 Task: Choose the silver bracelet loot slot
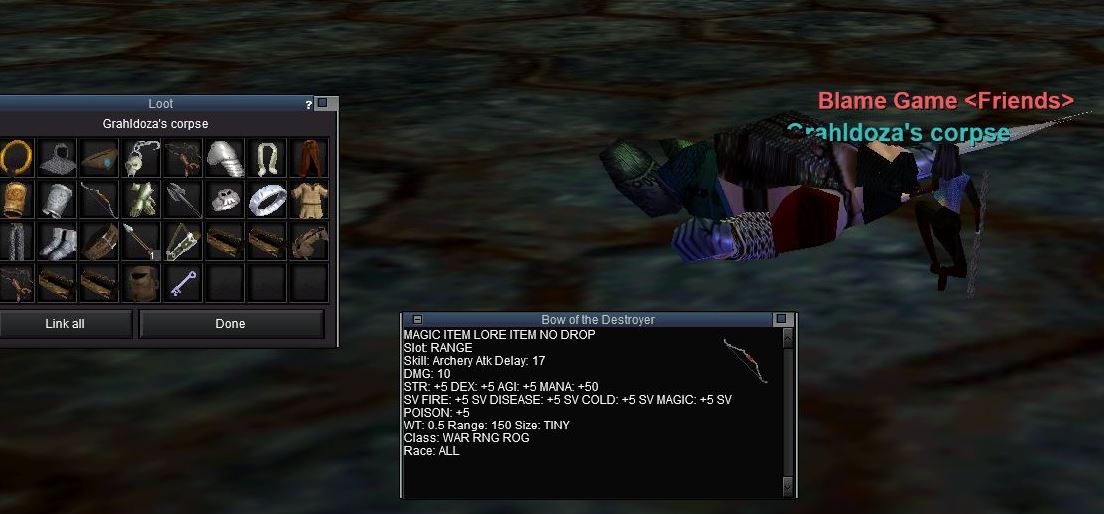pos(267,199)
